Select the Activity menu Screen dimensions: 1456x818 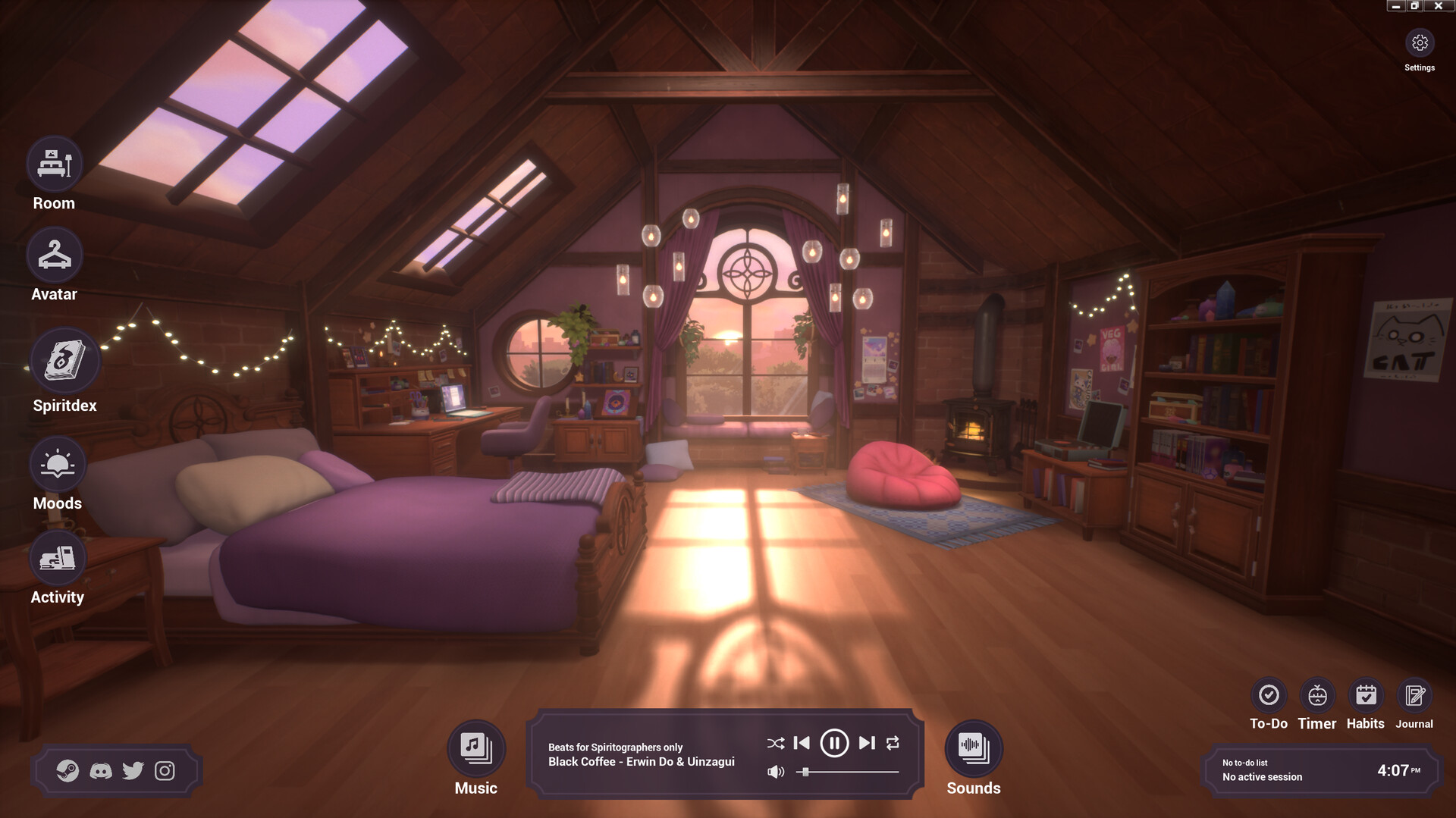[x=56, y=559]
